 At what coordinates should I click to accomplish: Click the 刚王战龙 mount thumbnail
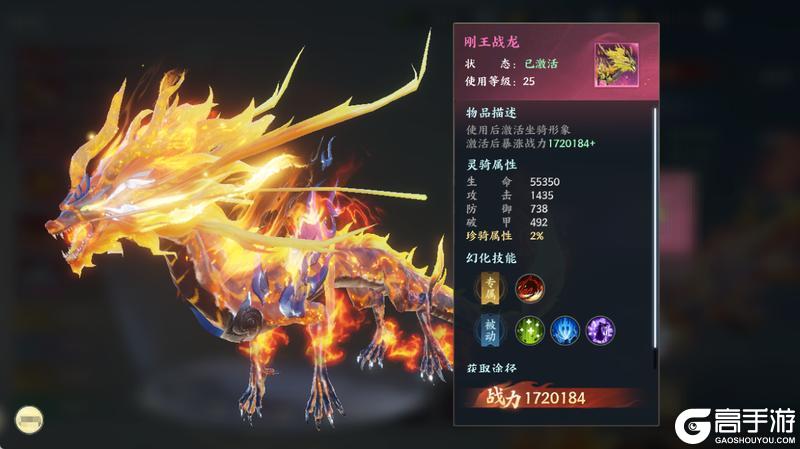click(616, 61)
